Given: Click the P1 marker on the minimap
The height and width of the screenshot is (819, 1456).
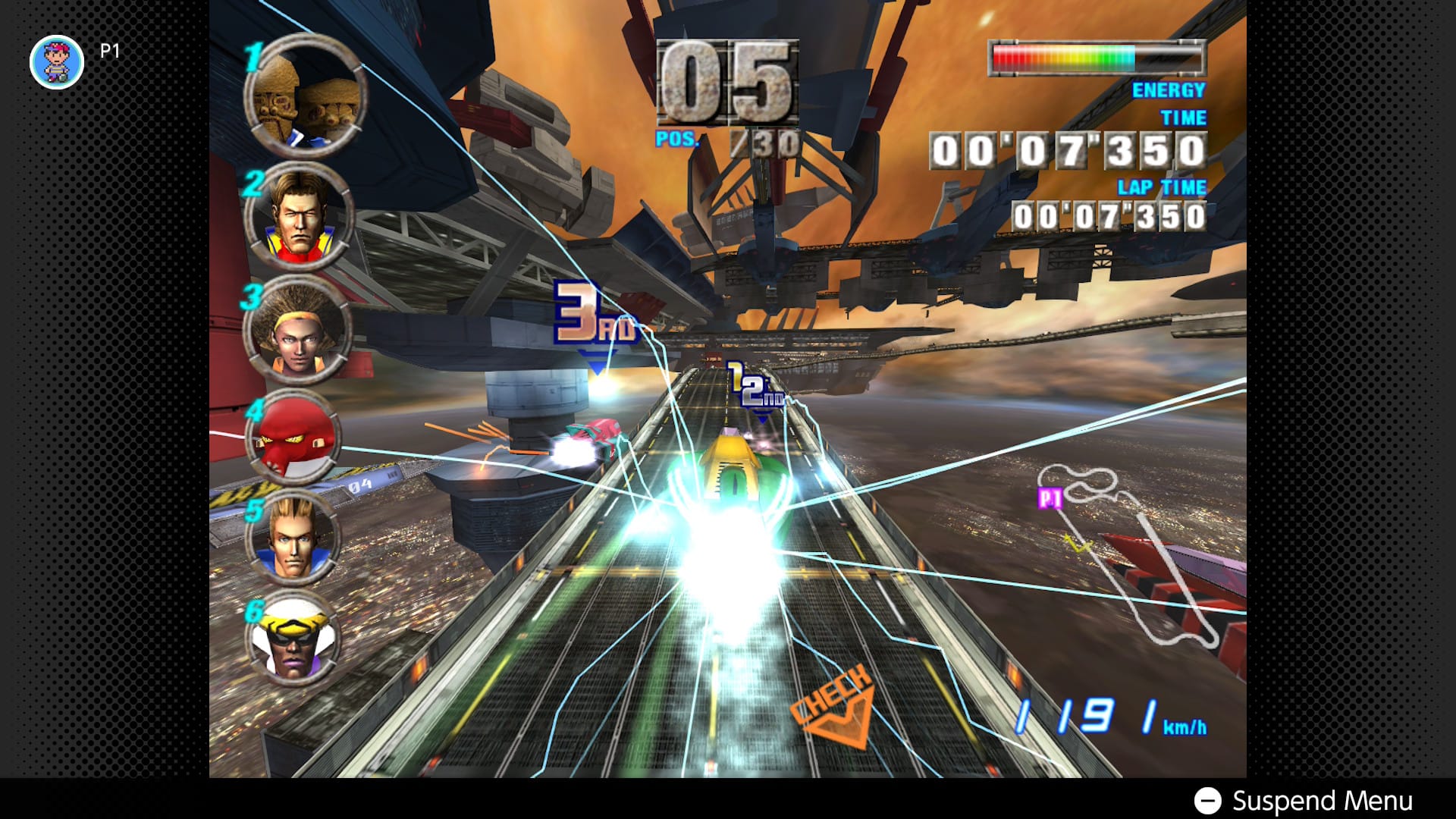Looking at the screenshot, I should pos(1050,498).
